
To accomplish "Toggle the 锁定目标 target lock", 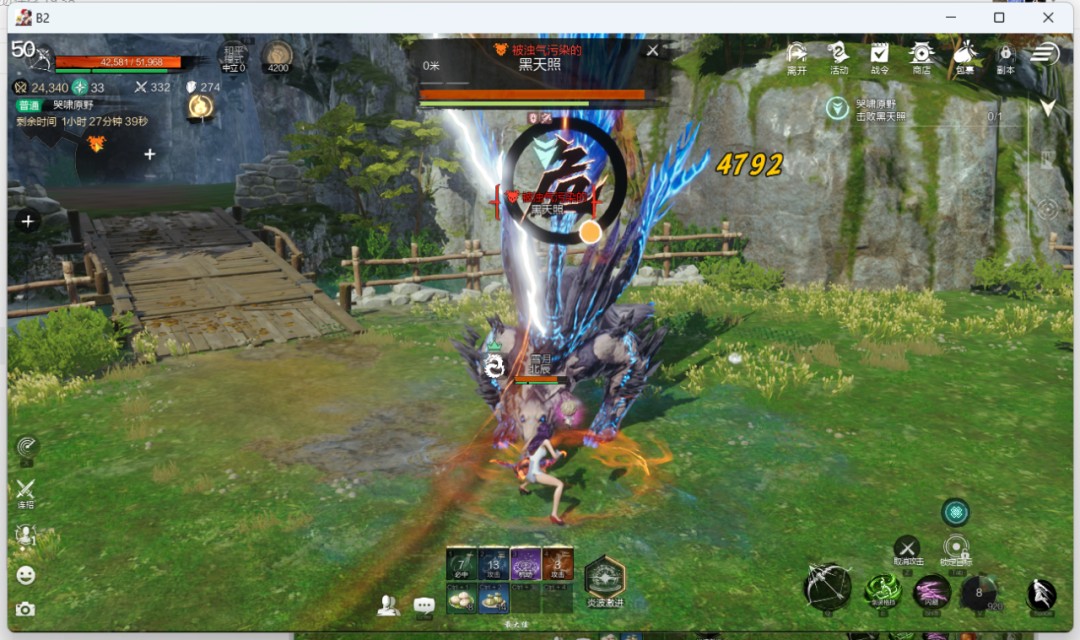I will (x=956, y=548).
